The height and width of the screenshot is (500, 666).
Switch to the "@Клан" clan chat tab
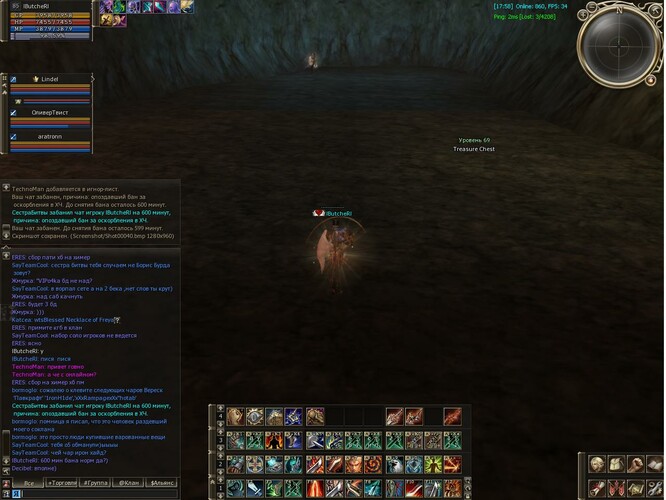(128, 483)
